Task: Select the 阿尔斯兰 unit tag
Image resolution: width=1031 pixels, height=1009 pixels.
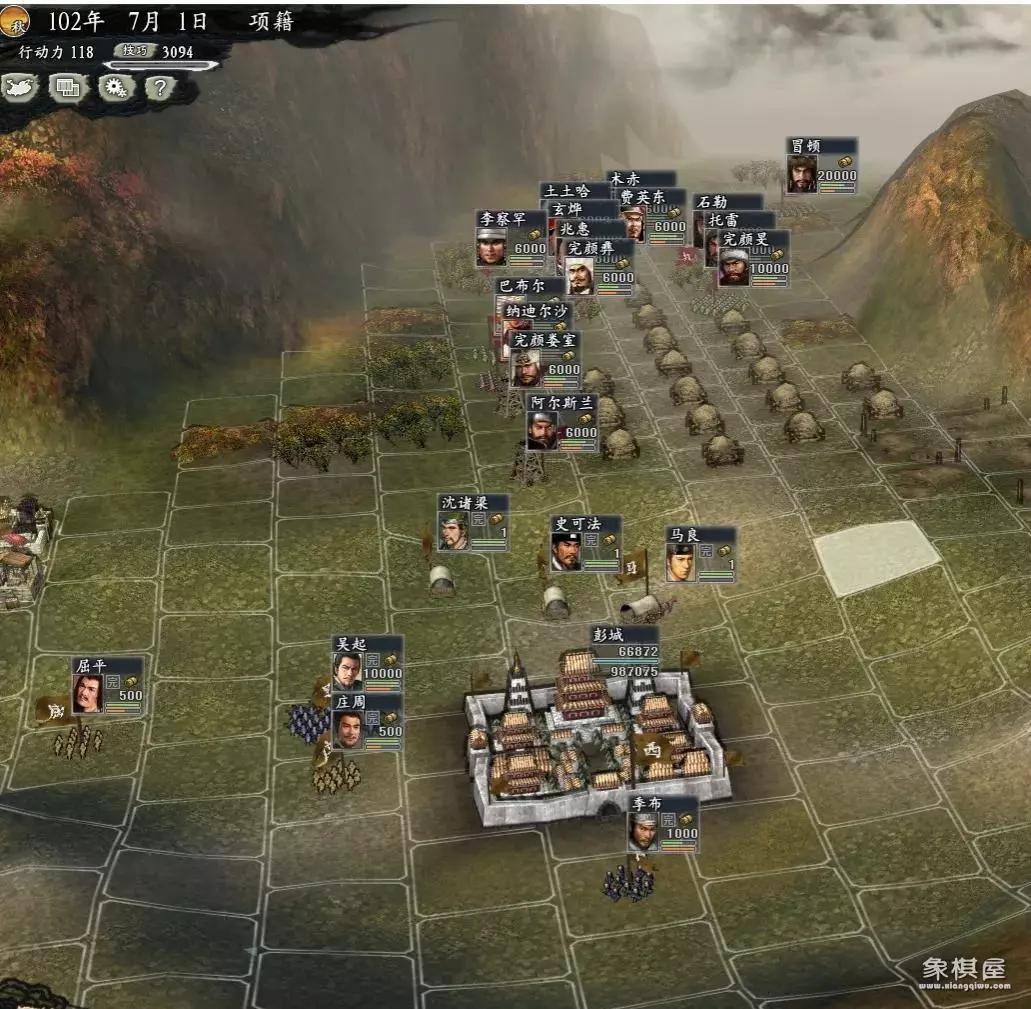Action: [561, 422]
